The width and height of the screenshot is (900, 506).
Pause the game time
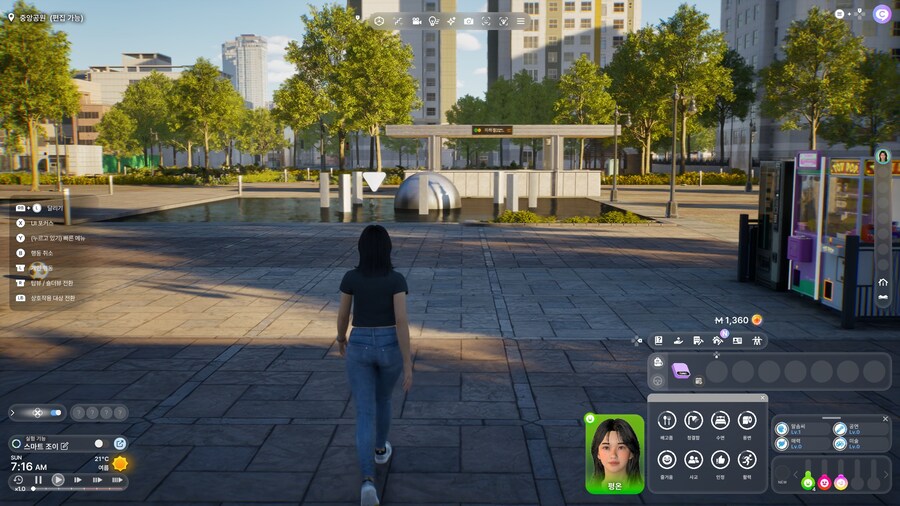(38, 480)
